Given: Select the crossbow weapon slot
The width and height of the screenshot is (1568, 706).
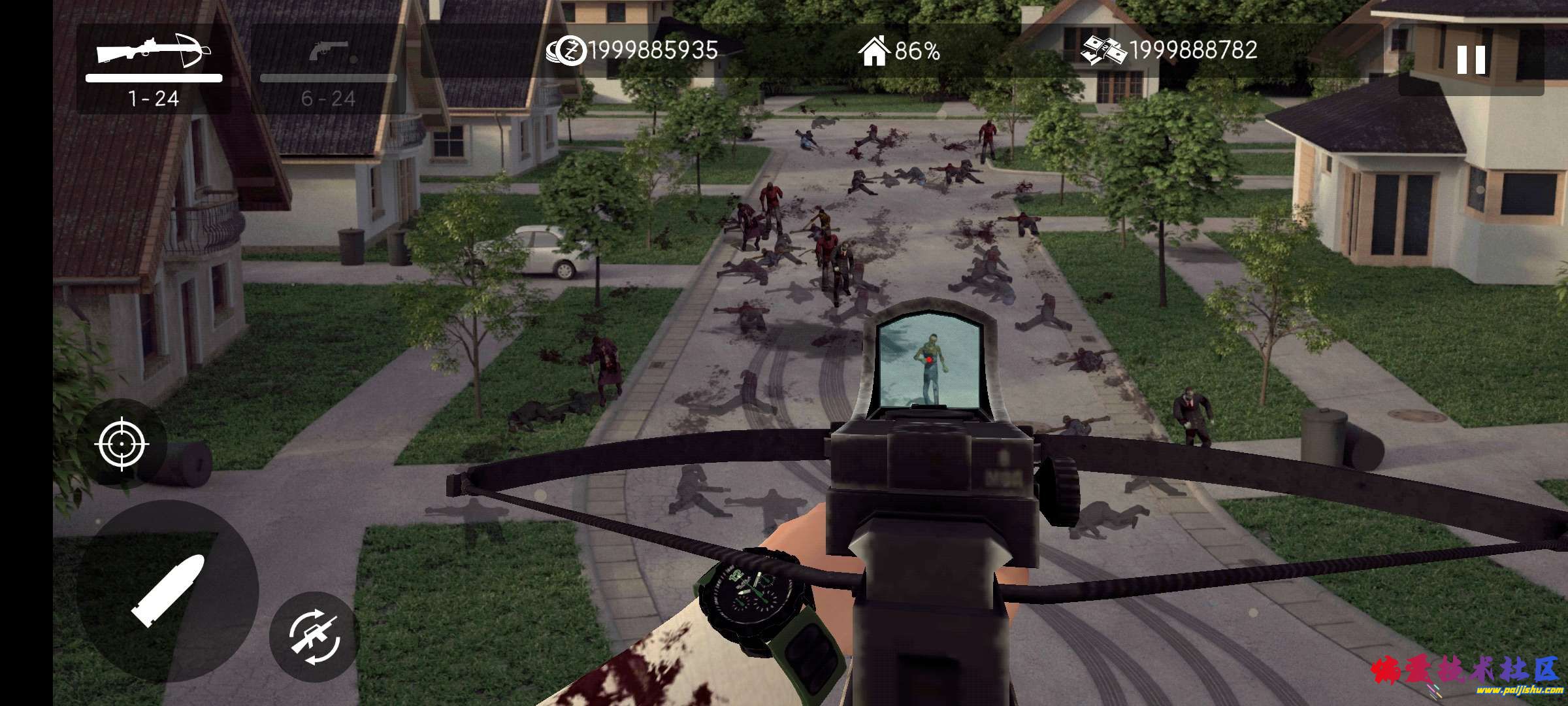Looking at the screenshot, I should pos(154,68).
